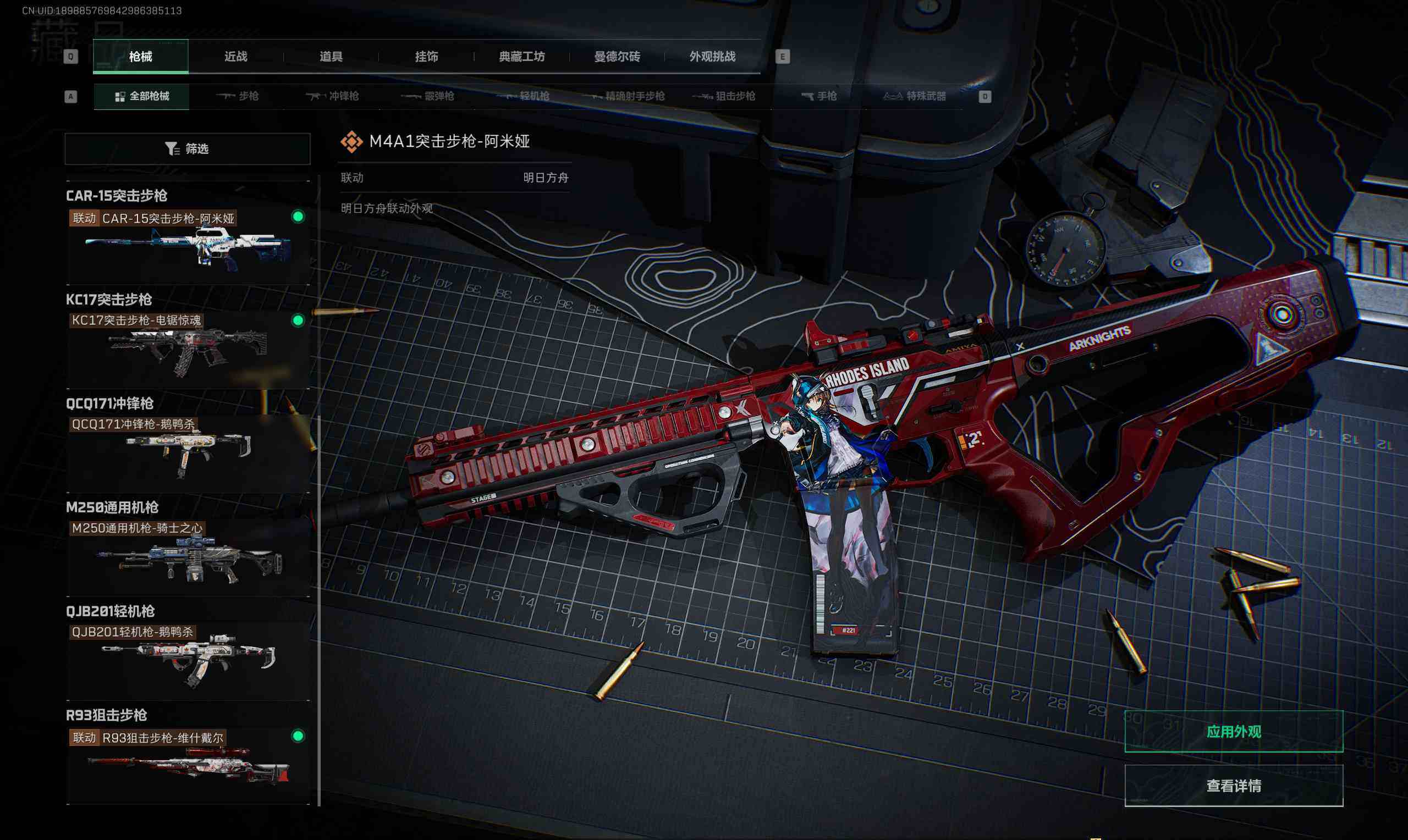Select the 挂饰 charms tab
The width and height of the screenshot is (1408, 840).
(x=426, y=57)
